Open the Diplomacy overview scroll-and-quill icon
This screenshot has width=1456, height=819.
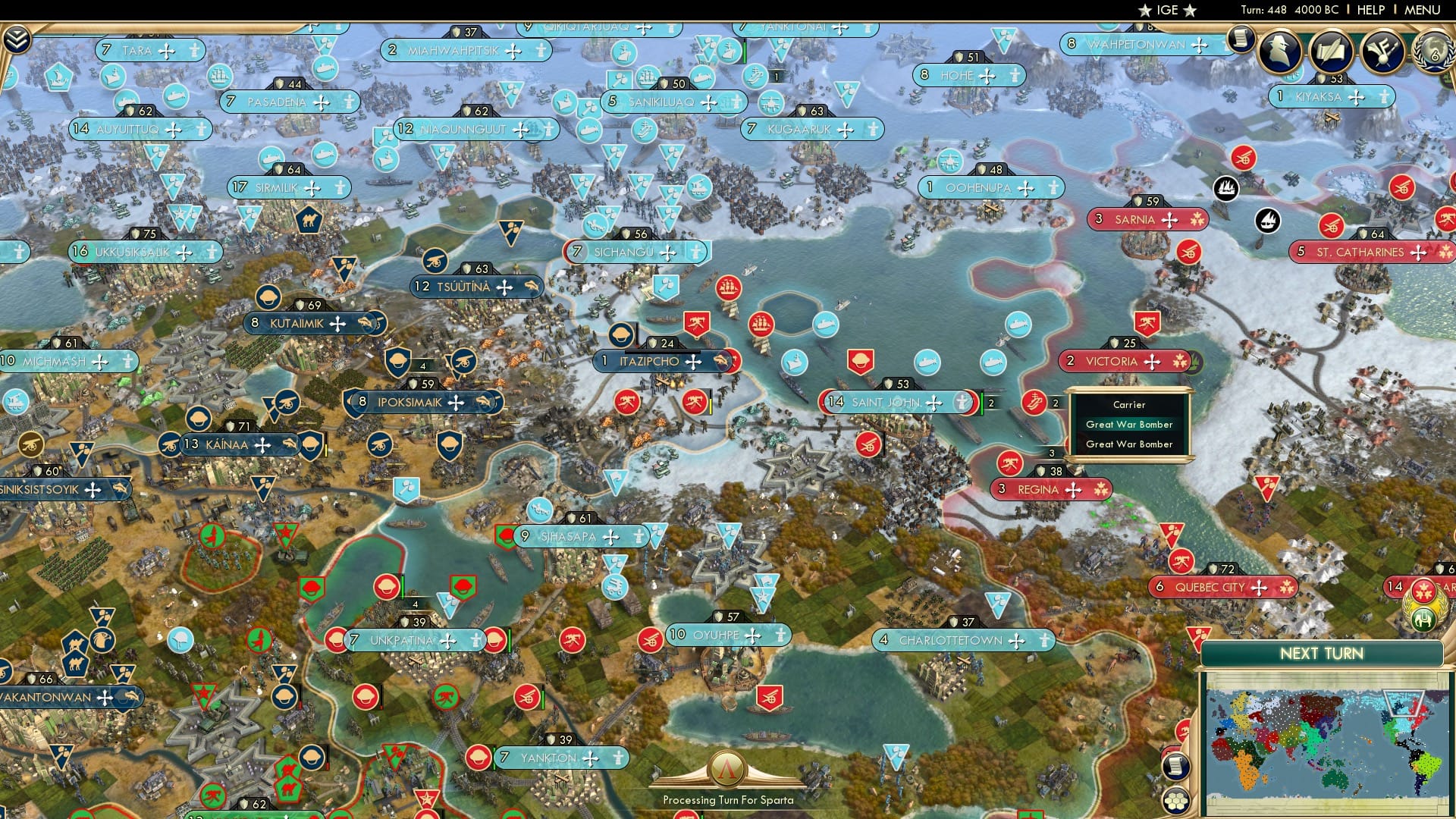click(1332, 49)
